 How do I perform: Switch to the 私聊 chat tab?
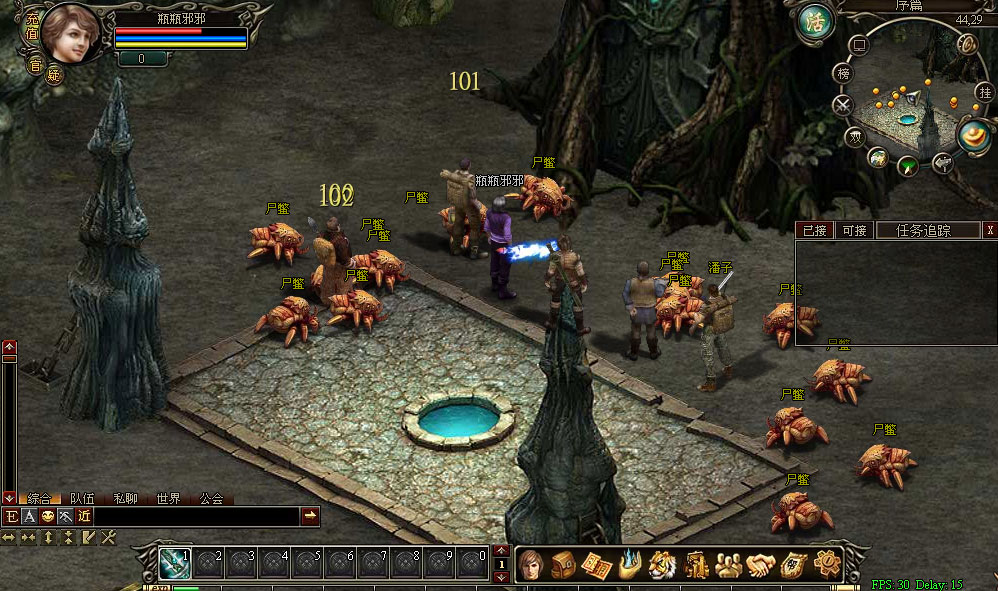coord(125,498)
